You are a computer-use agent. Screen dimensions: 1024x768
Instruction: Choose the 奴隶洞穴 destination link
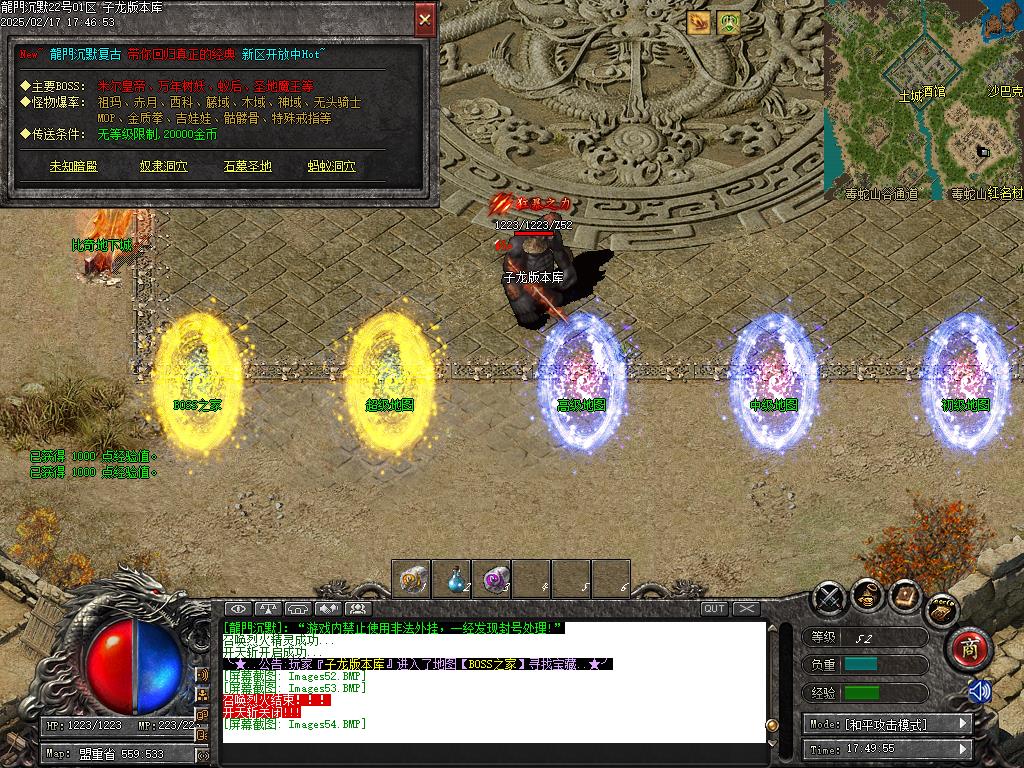pos(164,166)
